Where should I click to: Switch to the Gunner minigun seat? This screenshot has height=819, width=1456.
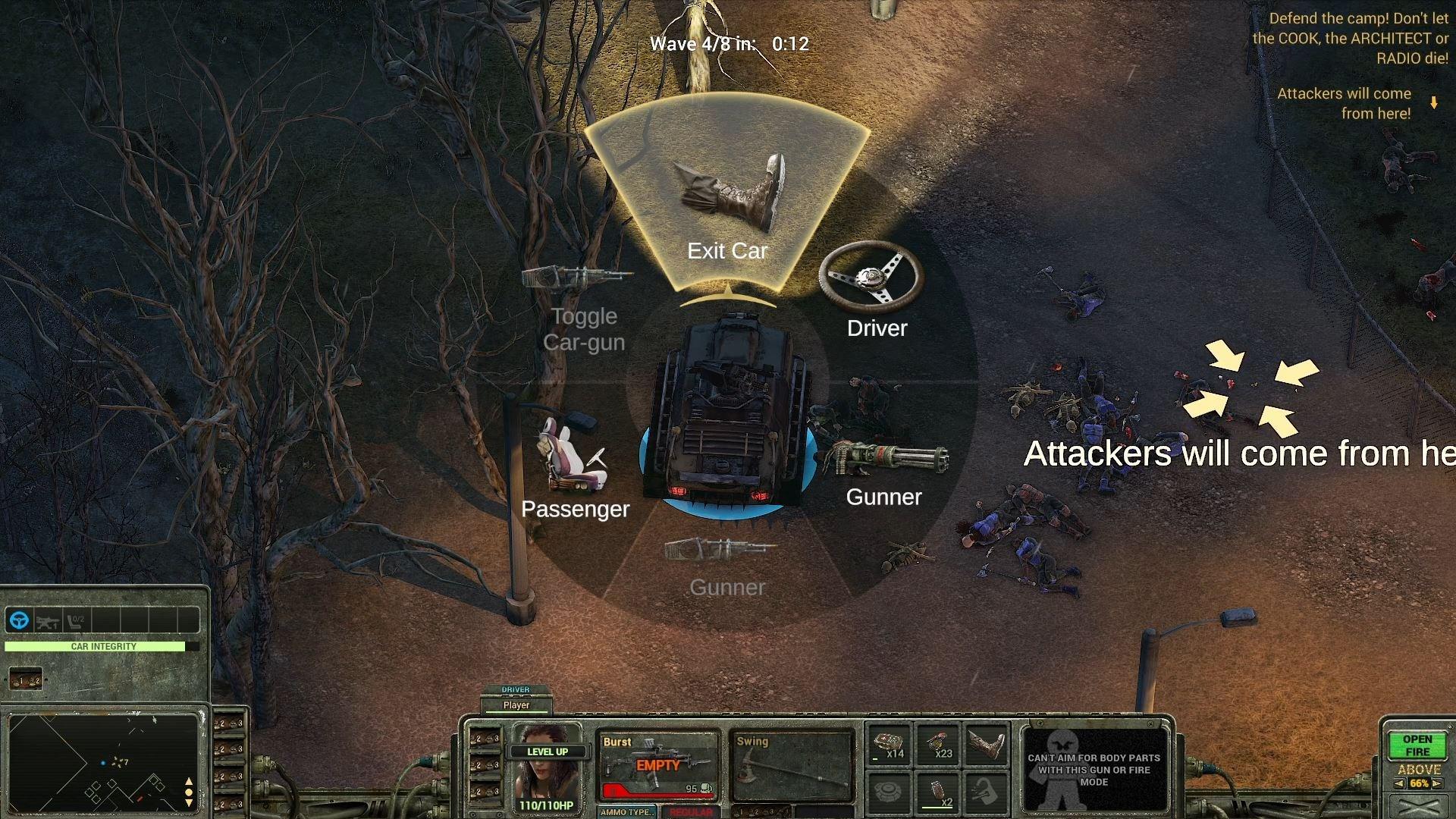[887, 459]
